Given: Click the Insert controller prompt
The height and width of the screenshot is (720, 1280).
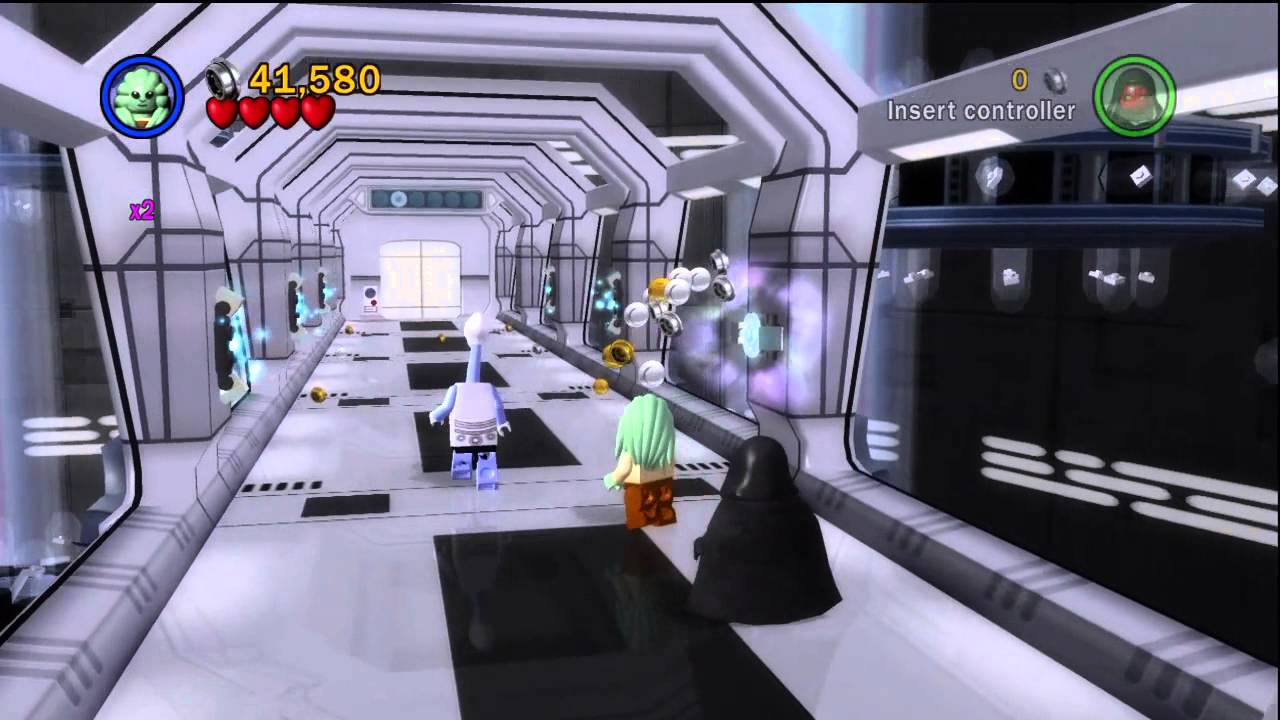Looking at the screenshot, I should (981, 111).
